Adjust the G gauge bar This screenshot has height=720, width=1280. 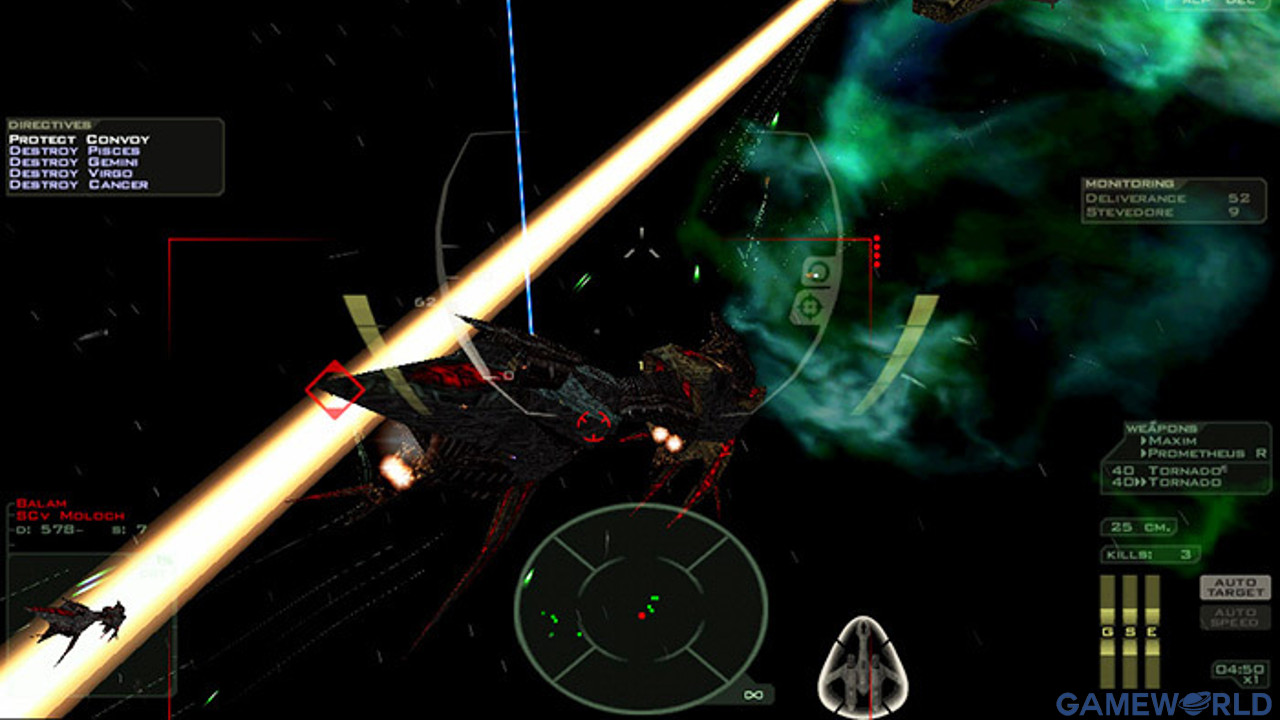click(1108, 632)
